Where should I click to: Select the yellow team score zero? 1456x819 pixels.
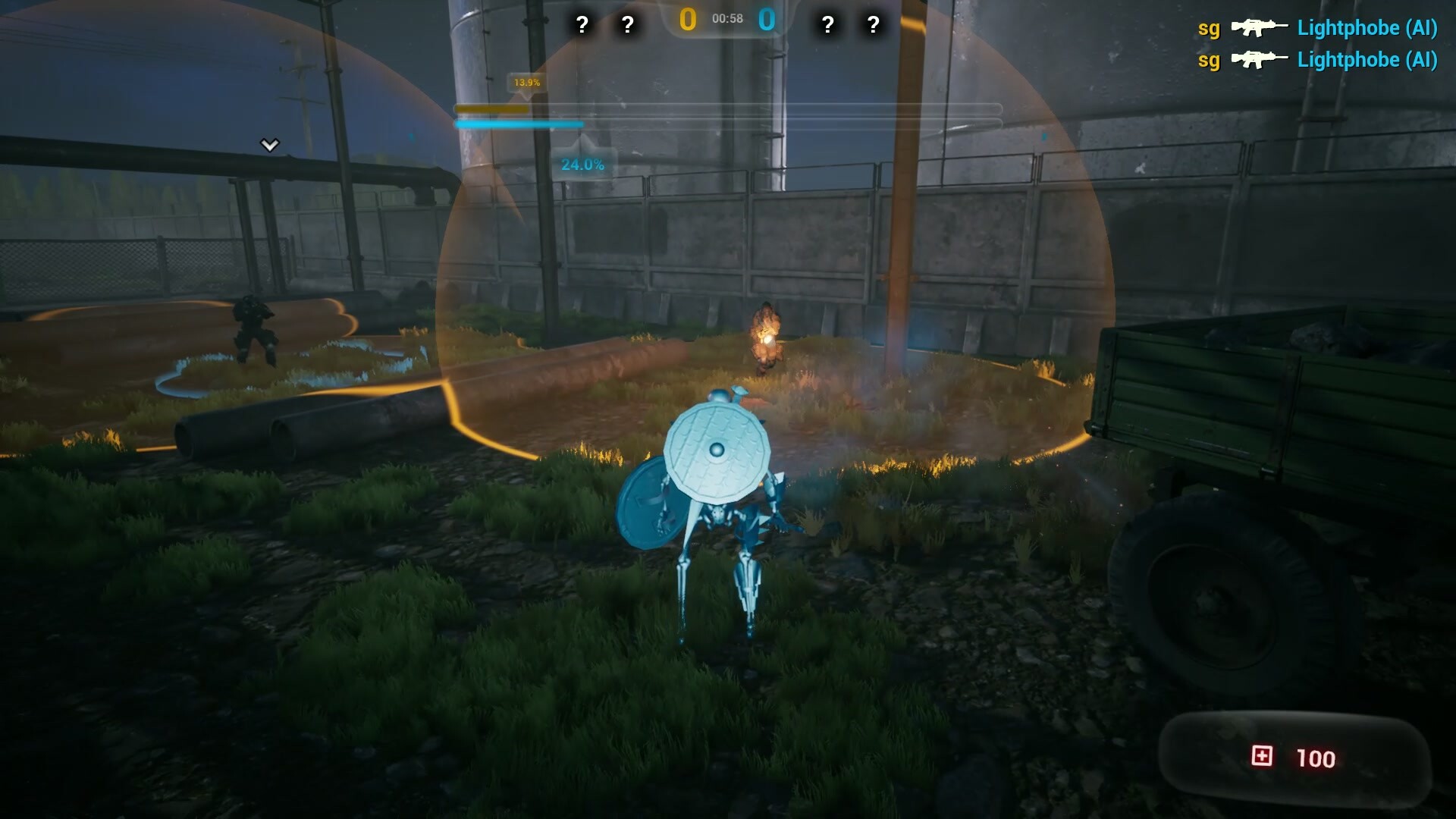(686, 20)
